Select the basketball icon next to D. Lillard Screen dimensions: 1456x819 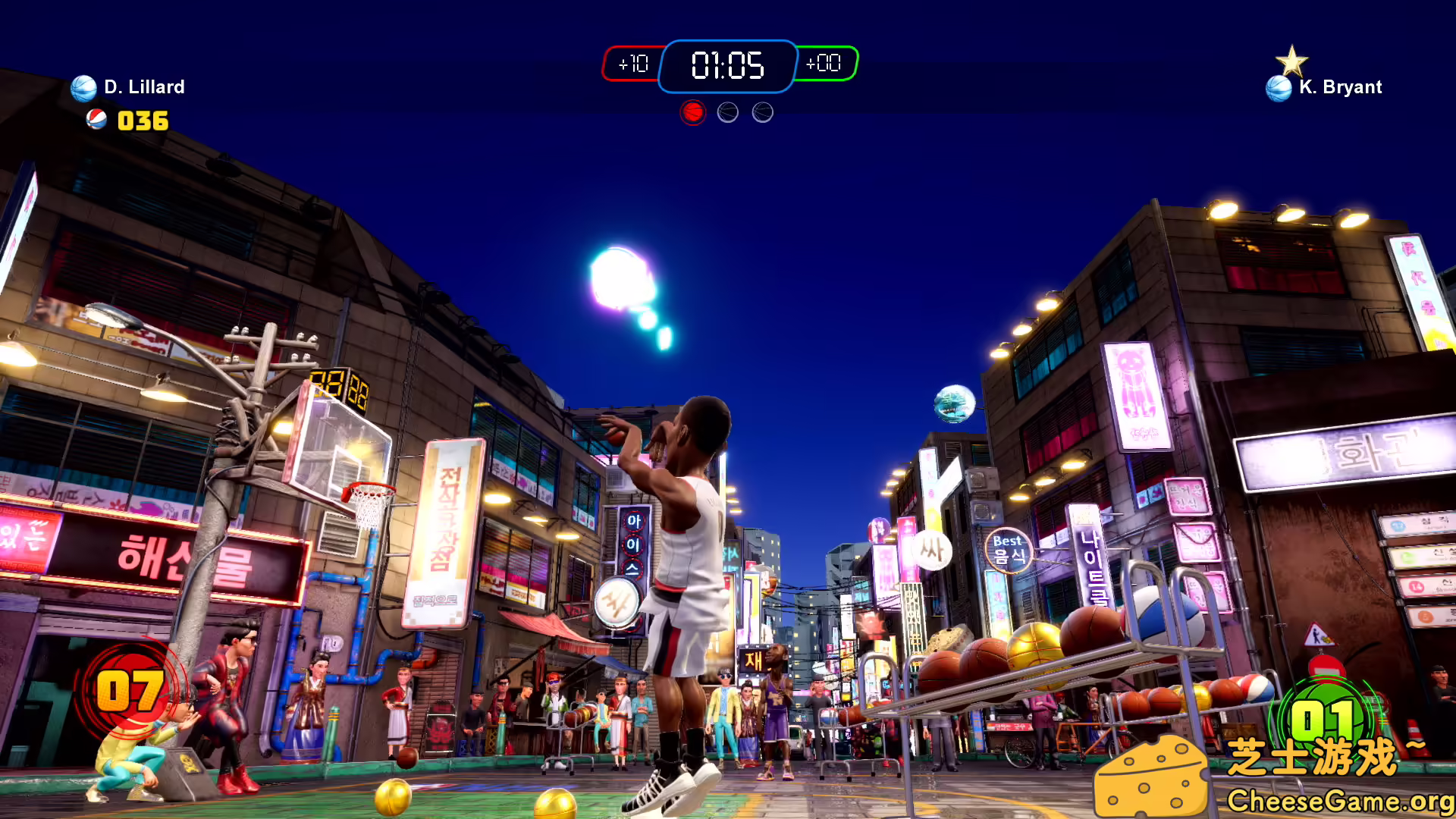pos(83,86)
